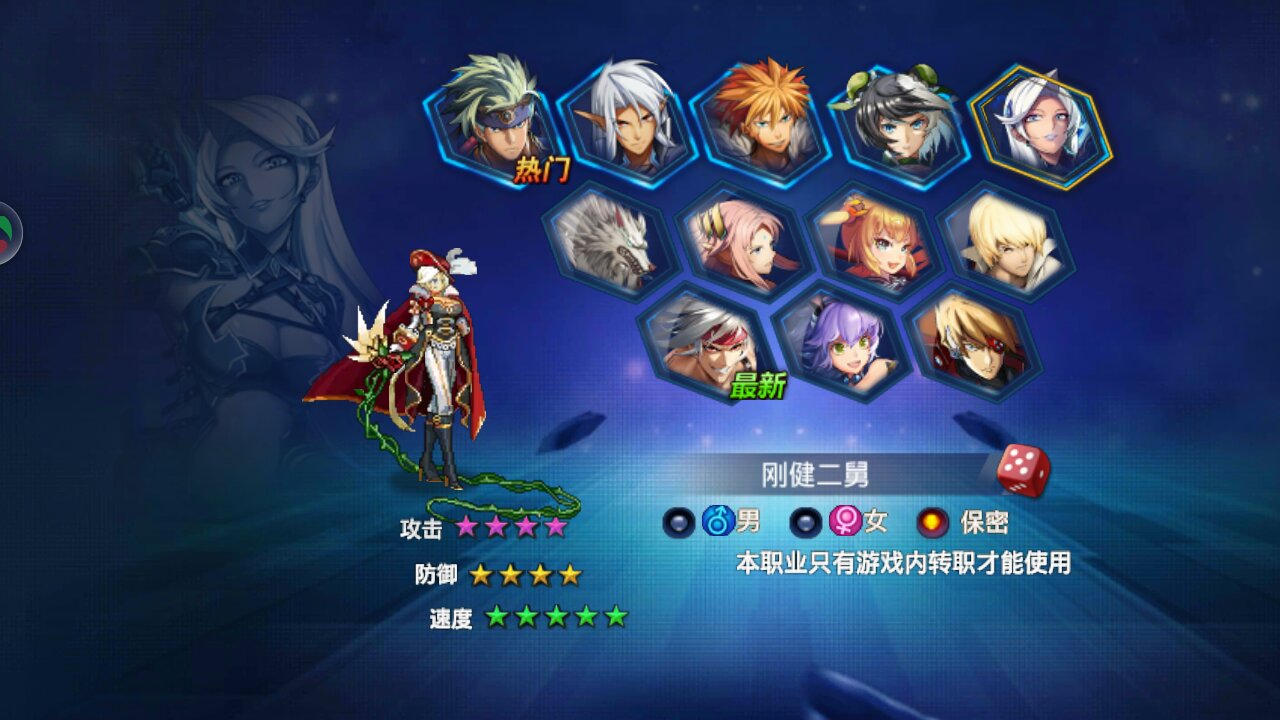1280x720 pixels.
Task: Select the white-haired elf portrait in top row
Action: pos(625,120)
